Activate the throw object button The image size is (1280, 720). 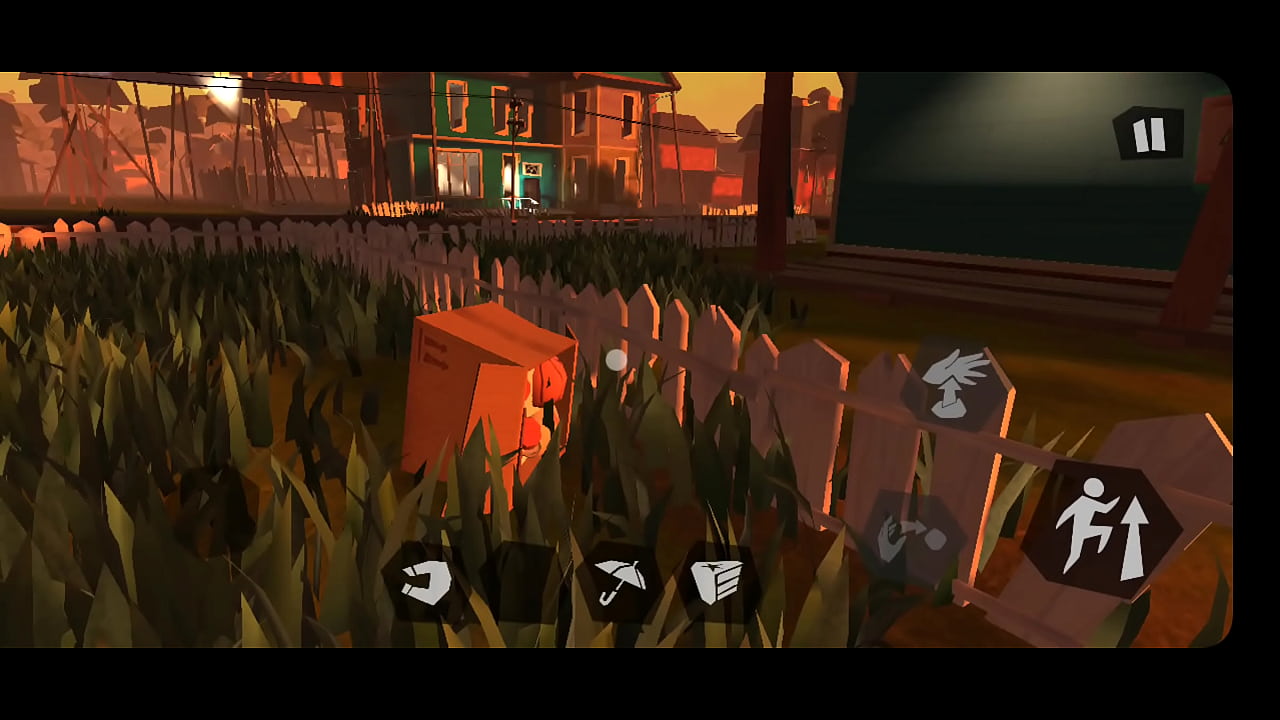point(913,540)
